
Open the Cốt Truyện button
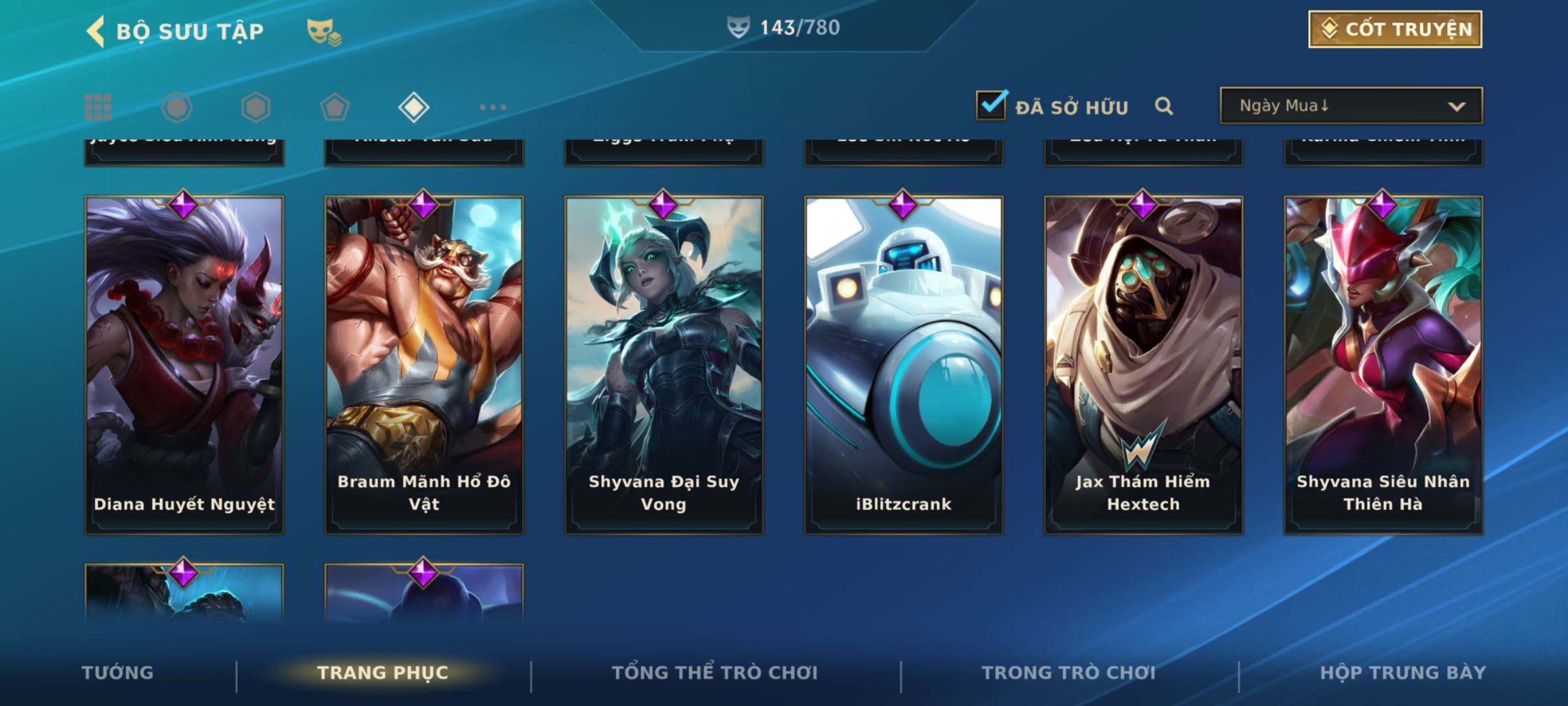click(x=1394, y=29)
